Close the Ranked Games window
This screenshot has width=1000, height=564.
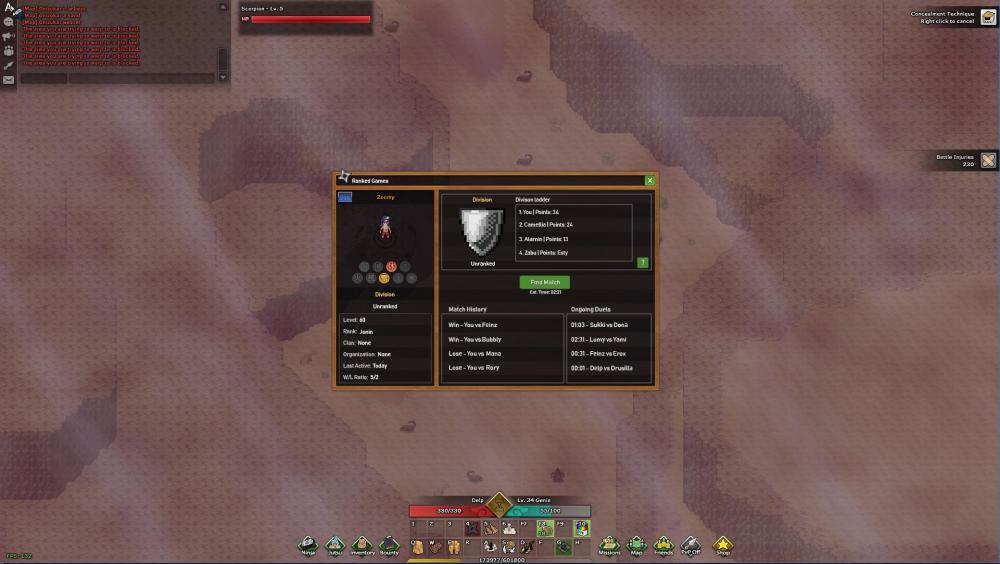[x=650, y=180]
